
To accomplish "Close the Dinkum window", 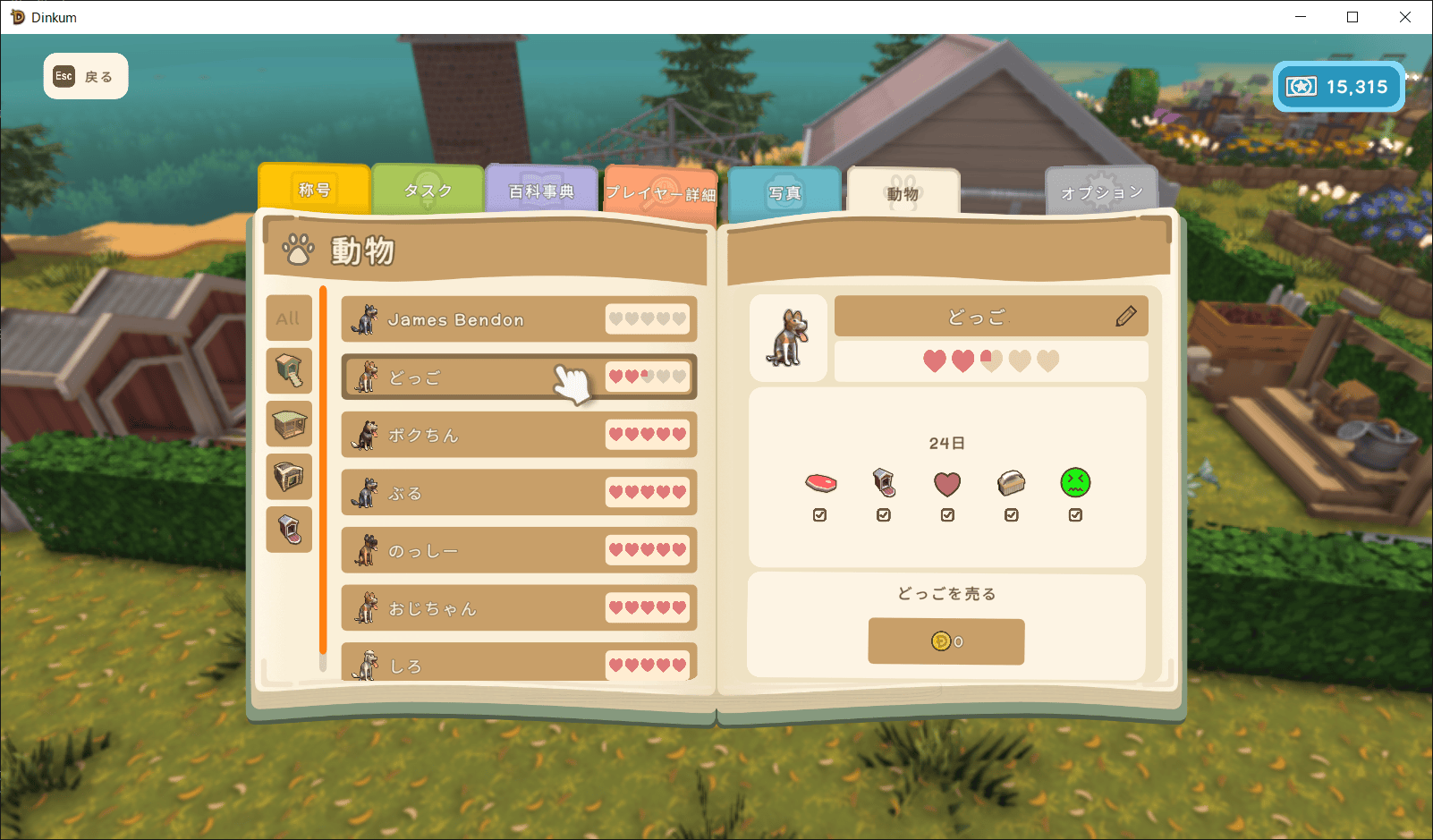I will coord(1405,17).
